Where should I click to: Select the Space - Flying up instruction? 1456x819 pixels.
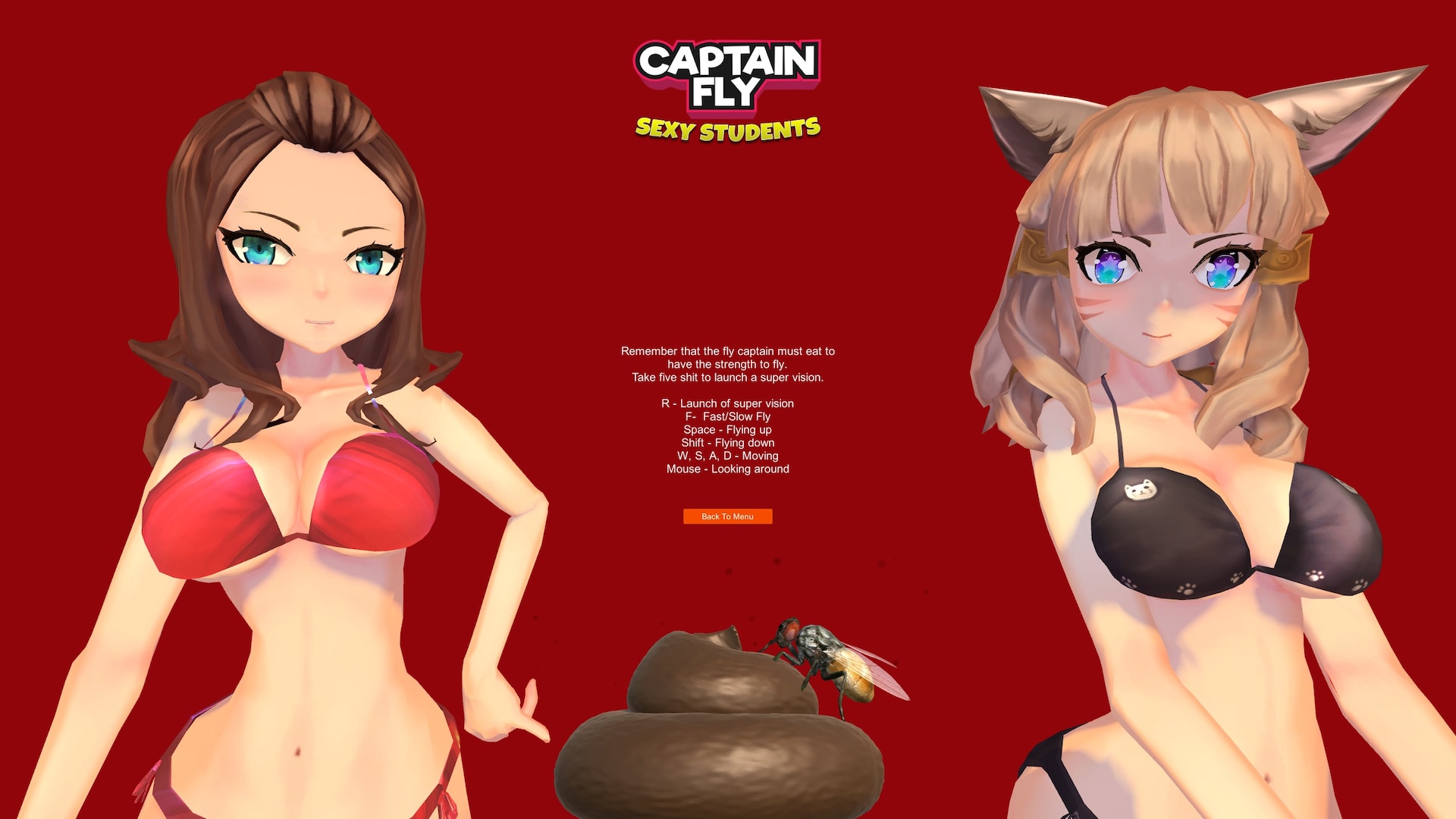tap(726, 429)
